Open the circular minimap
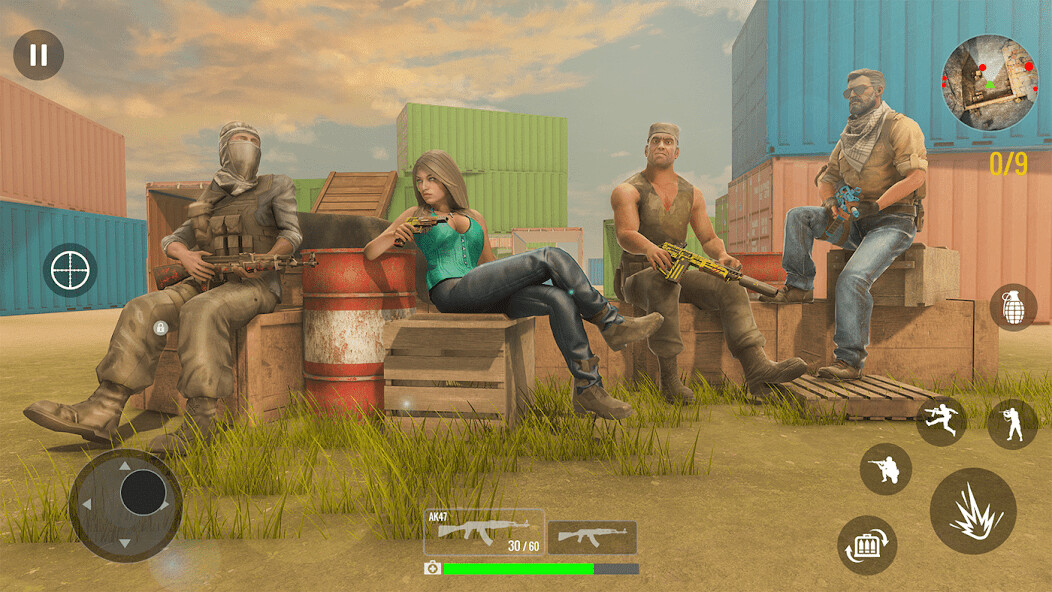The width and height of the screenshot is (1052, 592). tap(989, 84)
